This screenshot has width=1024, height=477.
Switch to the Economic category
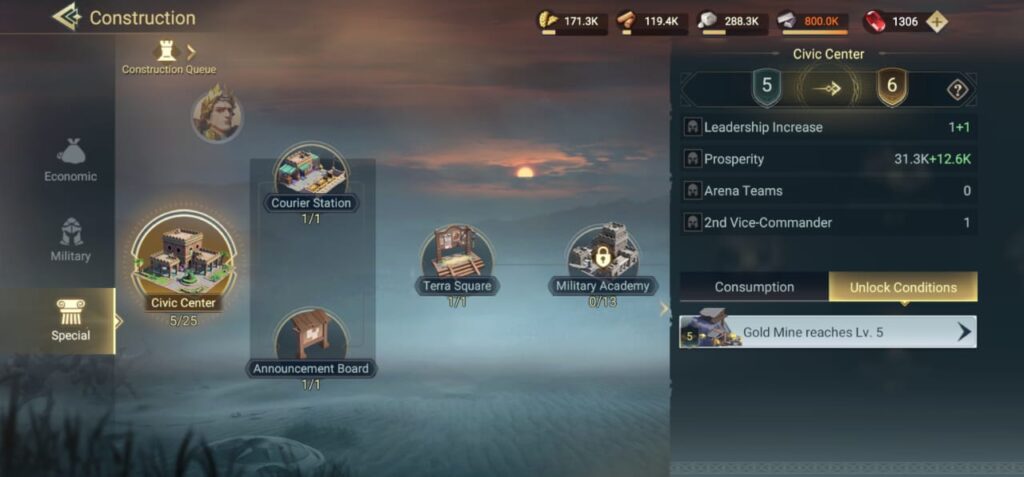[70, 160]
